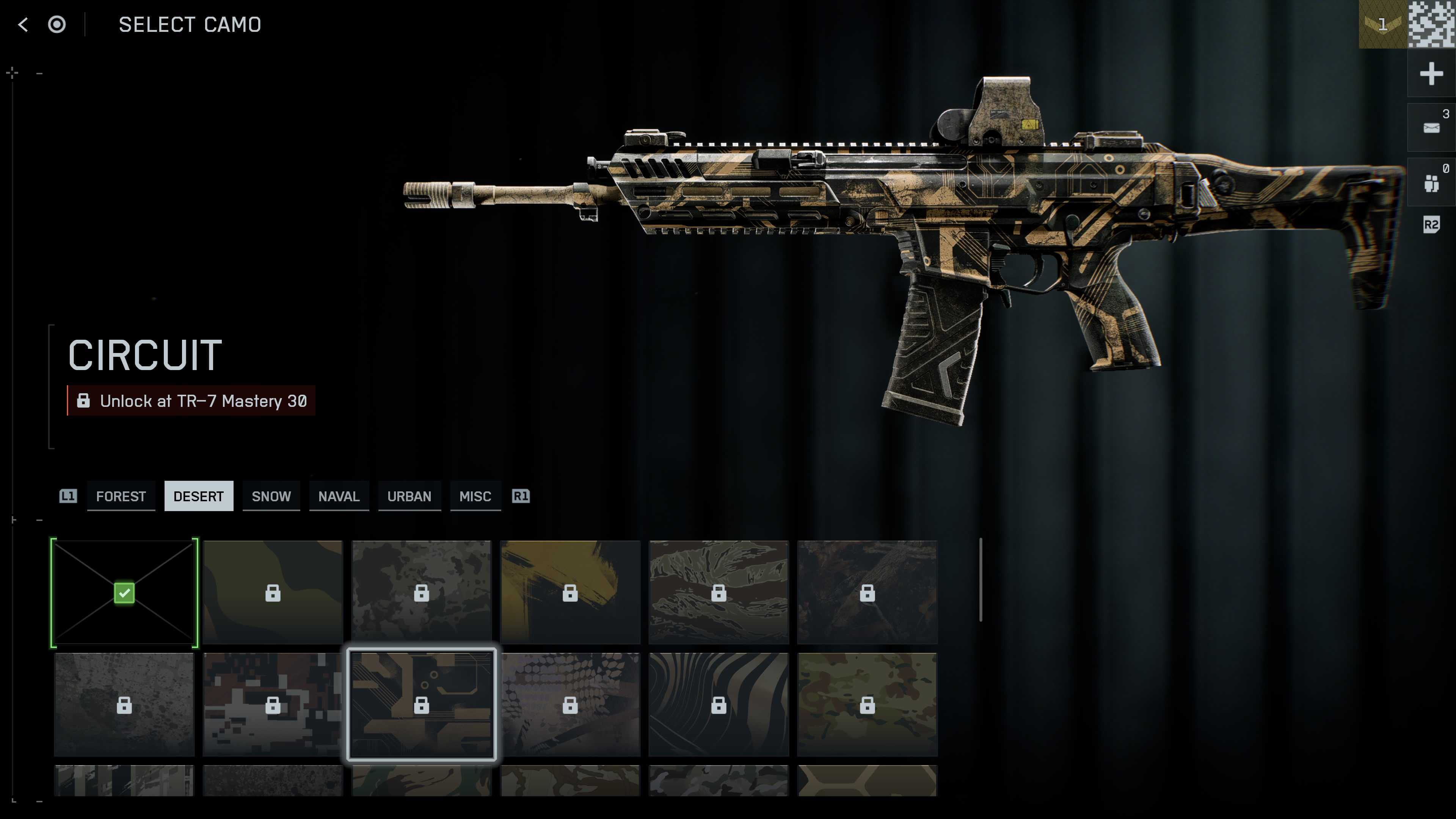Switch to the SNOW camo tab
Image resolution: width=1456 pixels, height=819 pixels.
(x=271, y=496)
